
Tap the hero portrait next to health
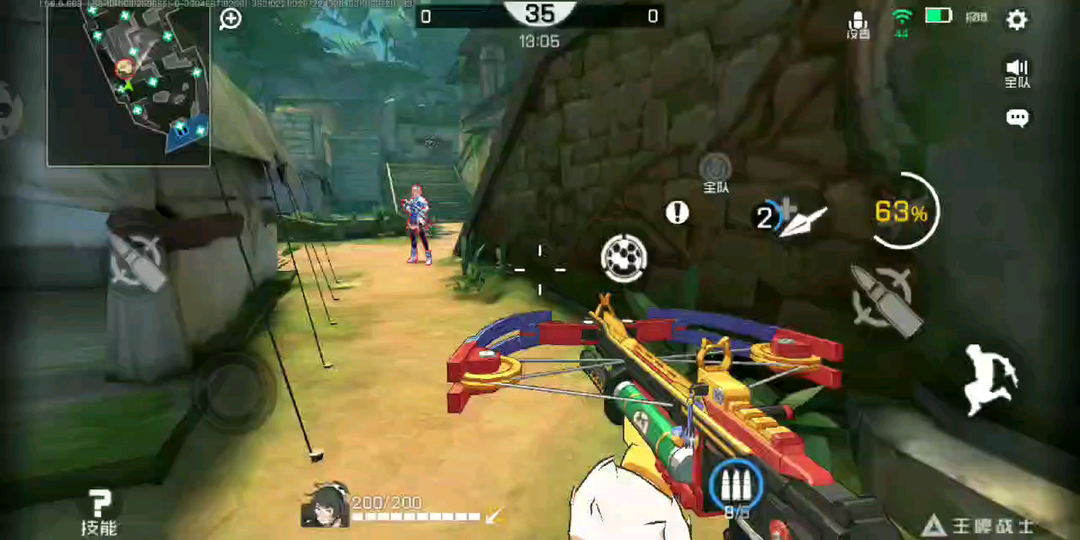(324, 505)
